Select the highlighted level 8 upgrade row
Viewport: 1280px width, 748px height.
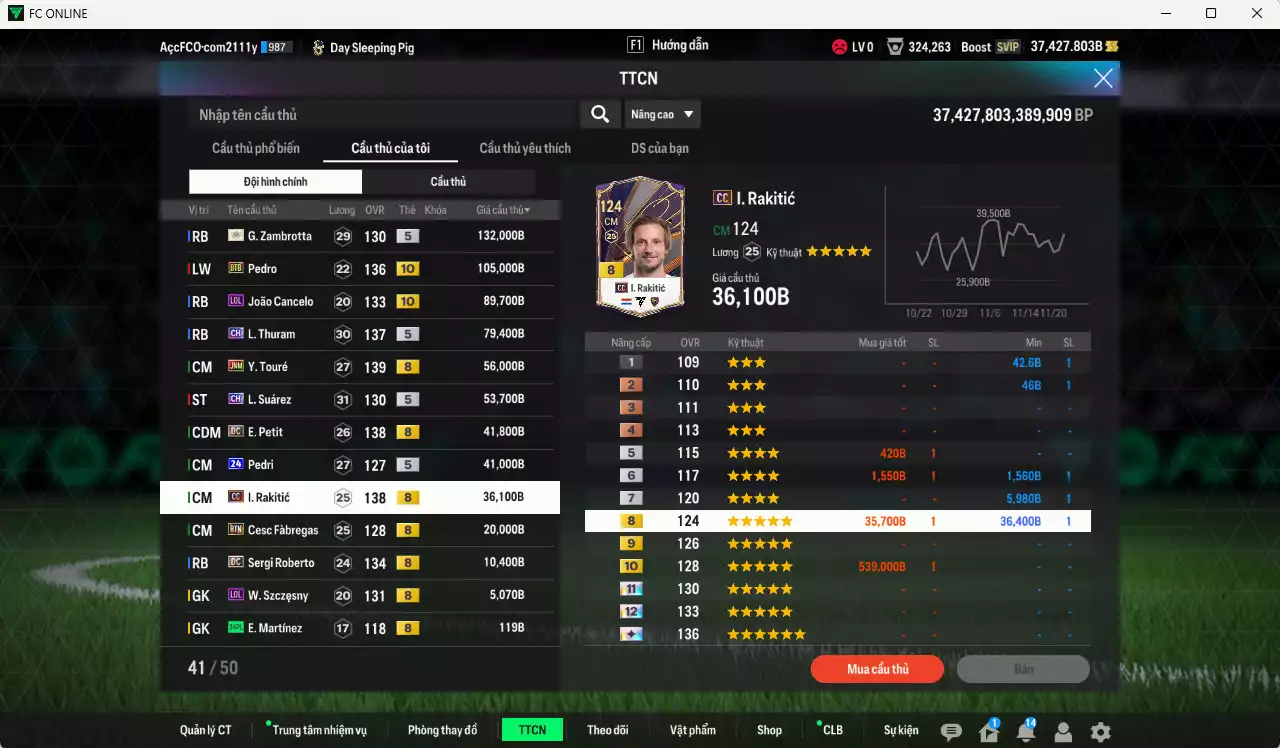838,520
